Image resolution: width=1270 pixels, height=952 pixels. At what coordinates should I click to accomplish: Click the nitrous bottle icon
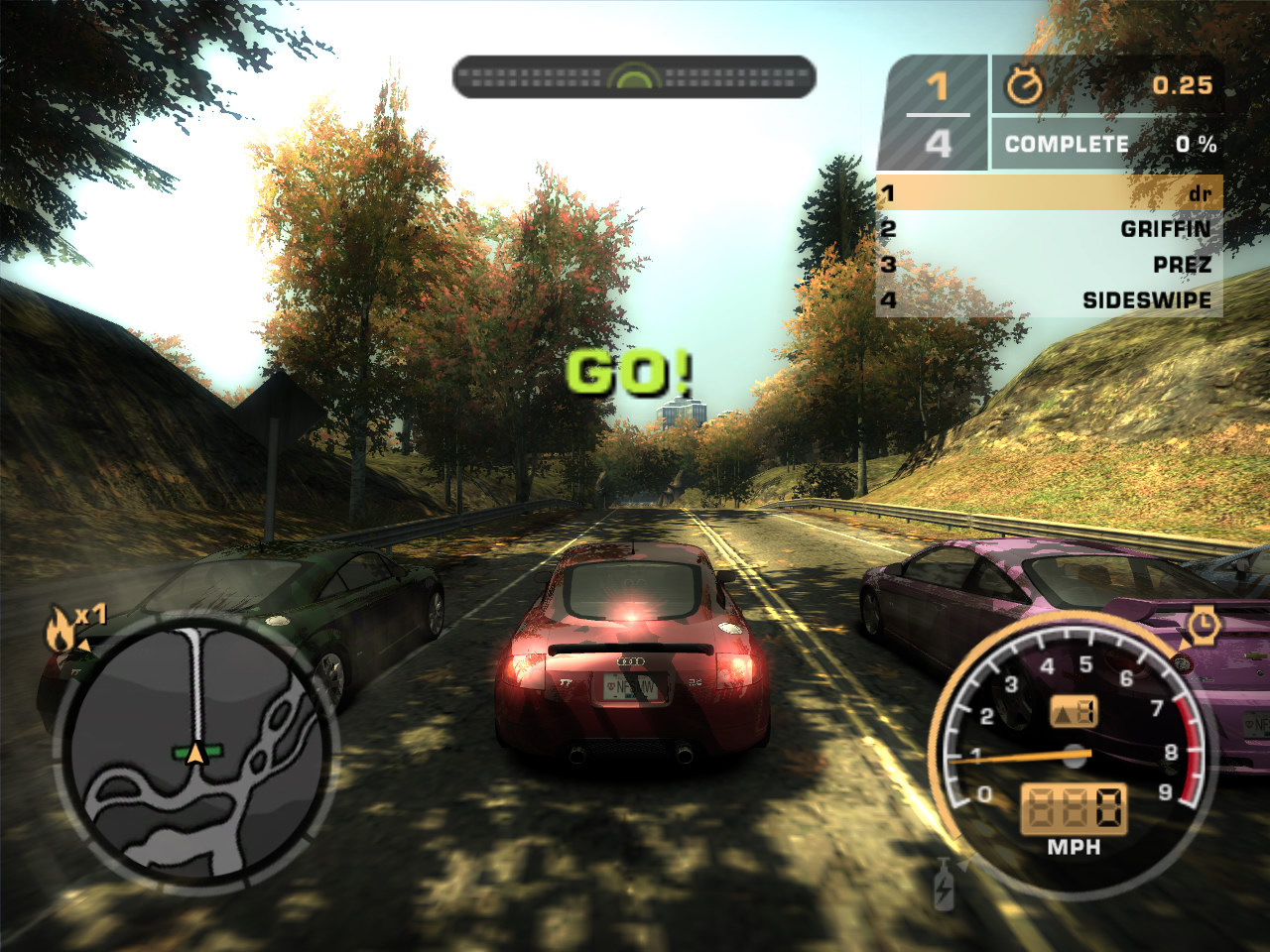click(944, 885)
